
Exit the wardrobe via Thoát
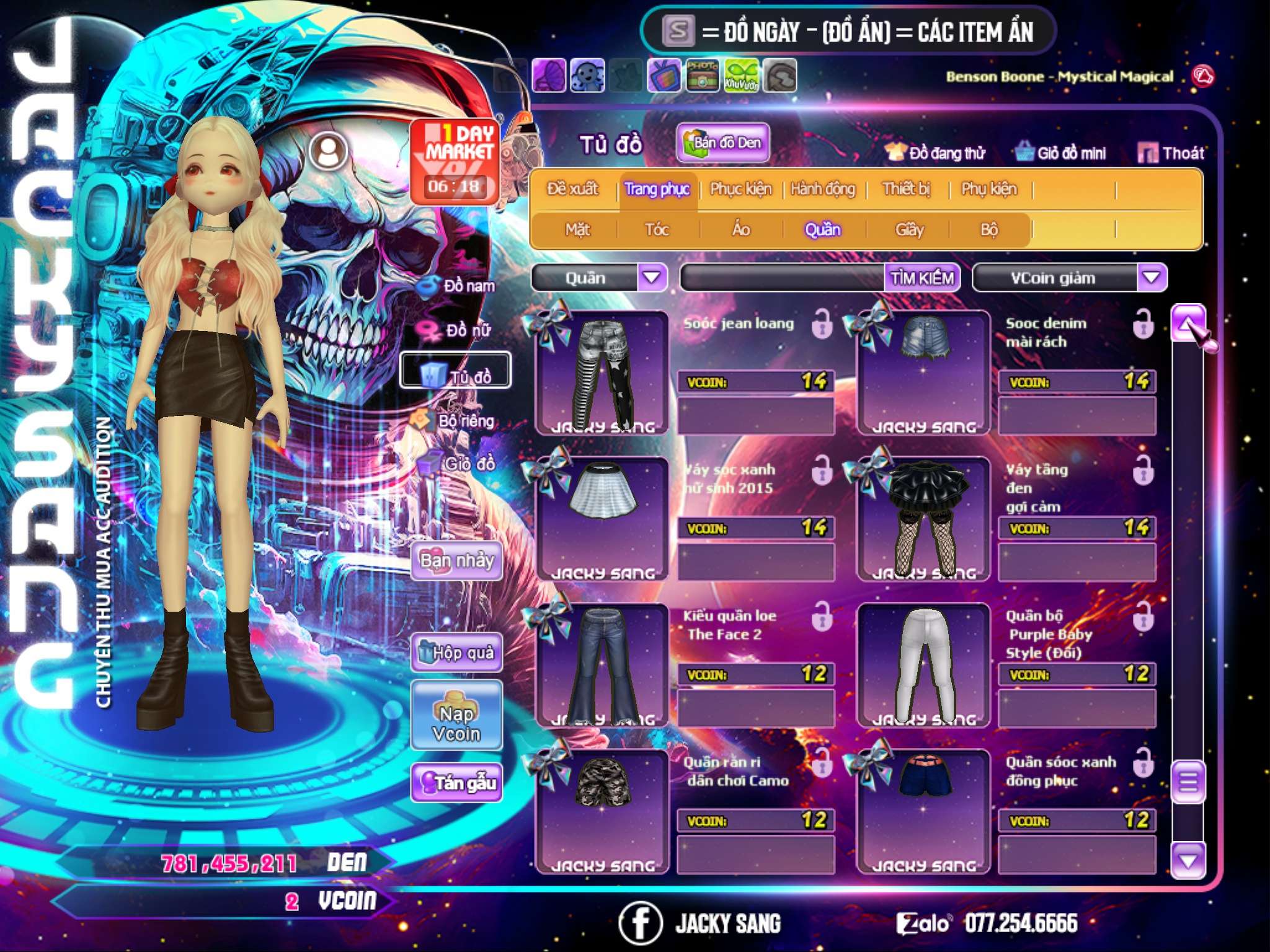[x=1171, y=153]
